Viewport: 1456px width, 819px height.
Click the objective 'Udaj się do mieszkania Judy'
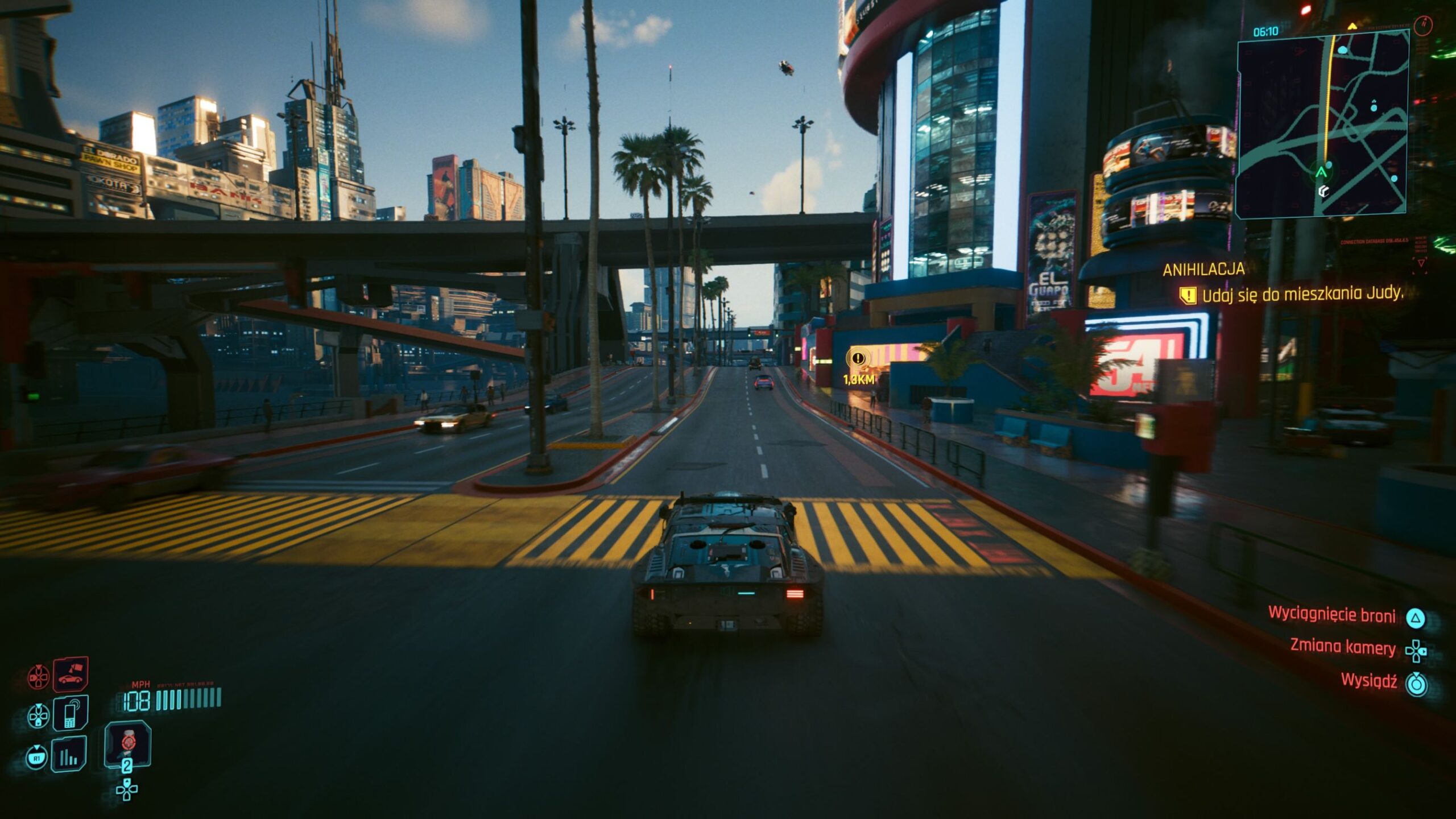[1301, 294]
